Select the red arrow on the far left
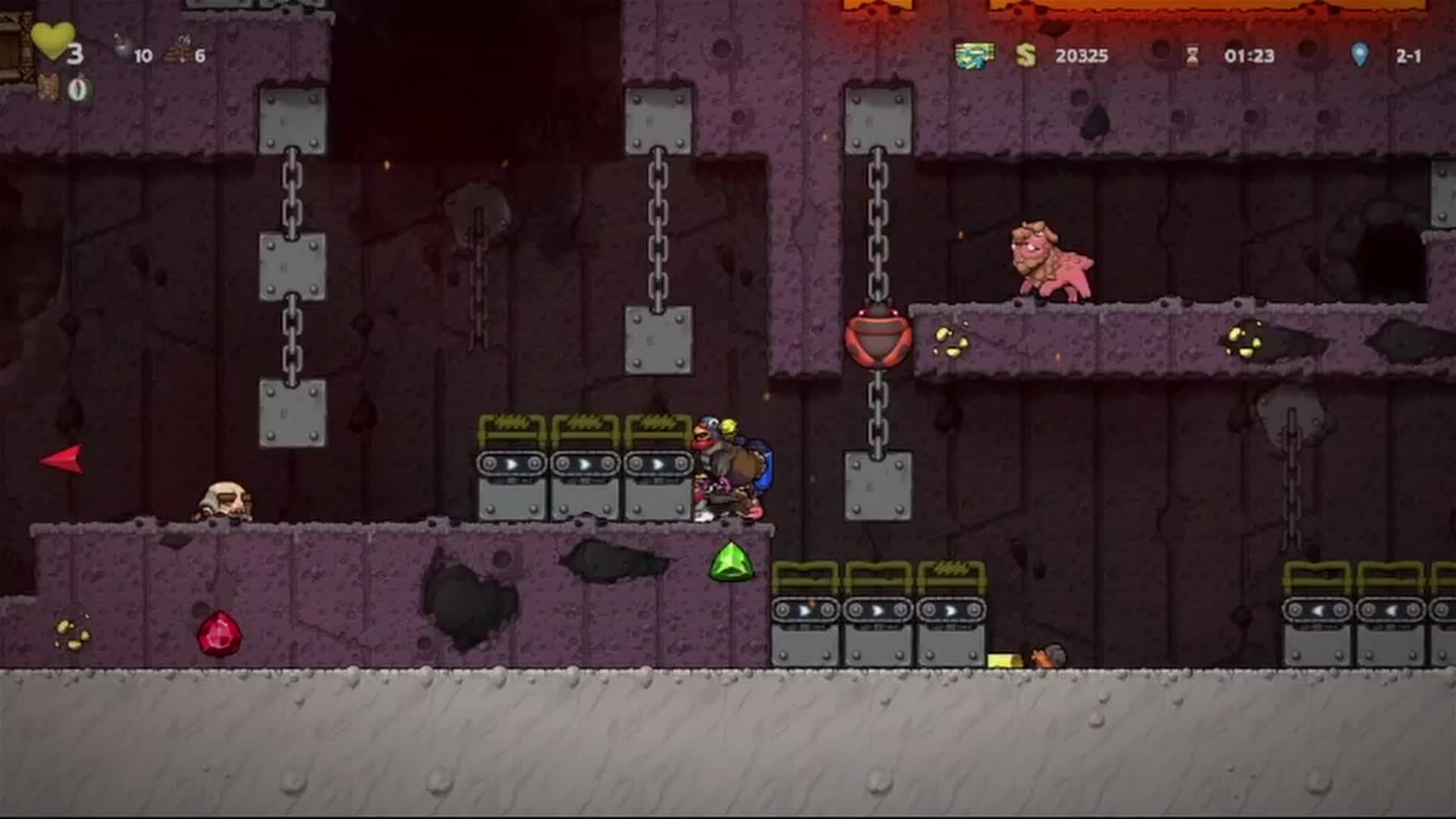 click(64, 458)
